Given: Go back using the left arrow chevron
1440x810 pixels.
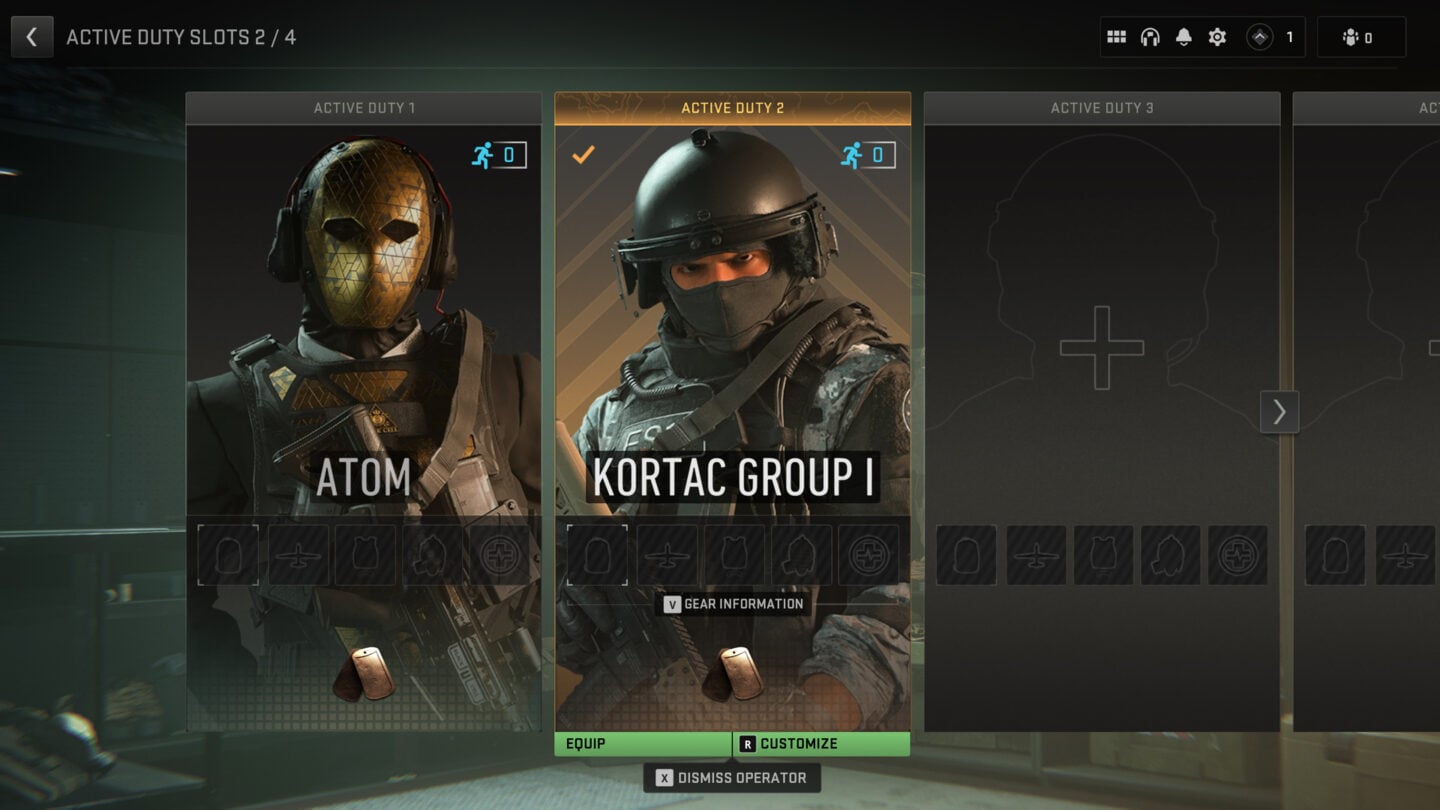Looking at the screenshot, I should (x=32, y=36).
